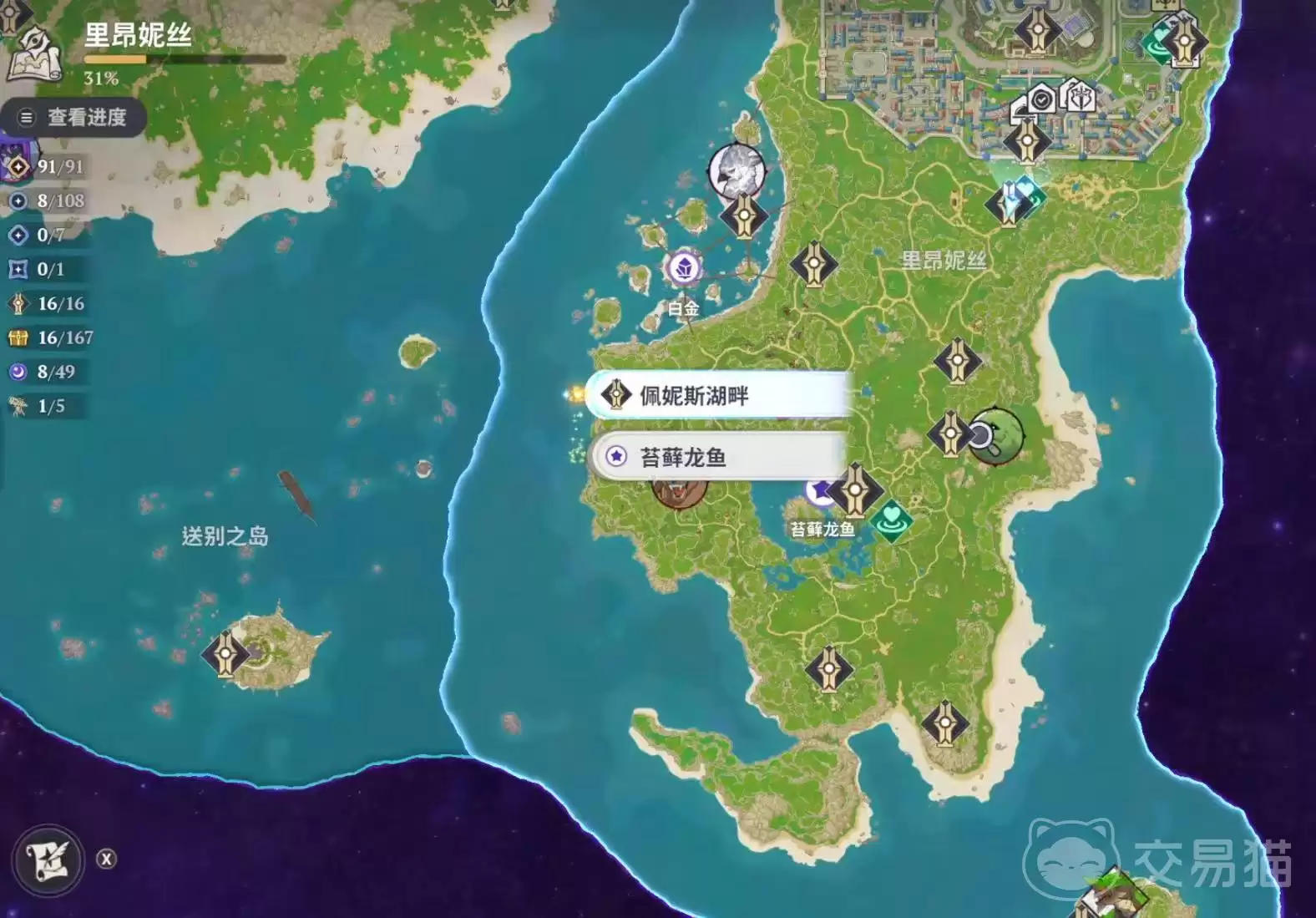Open the boss monster icon near the coast
Screen dimensions: 1316x918
(738, 170)
